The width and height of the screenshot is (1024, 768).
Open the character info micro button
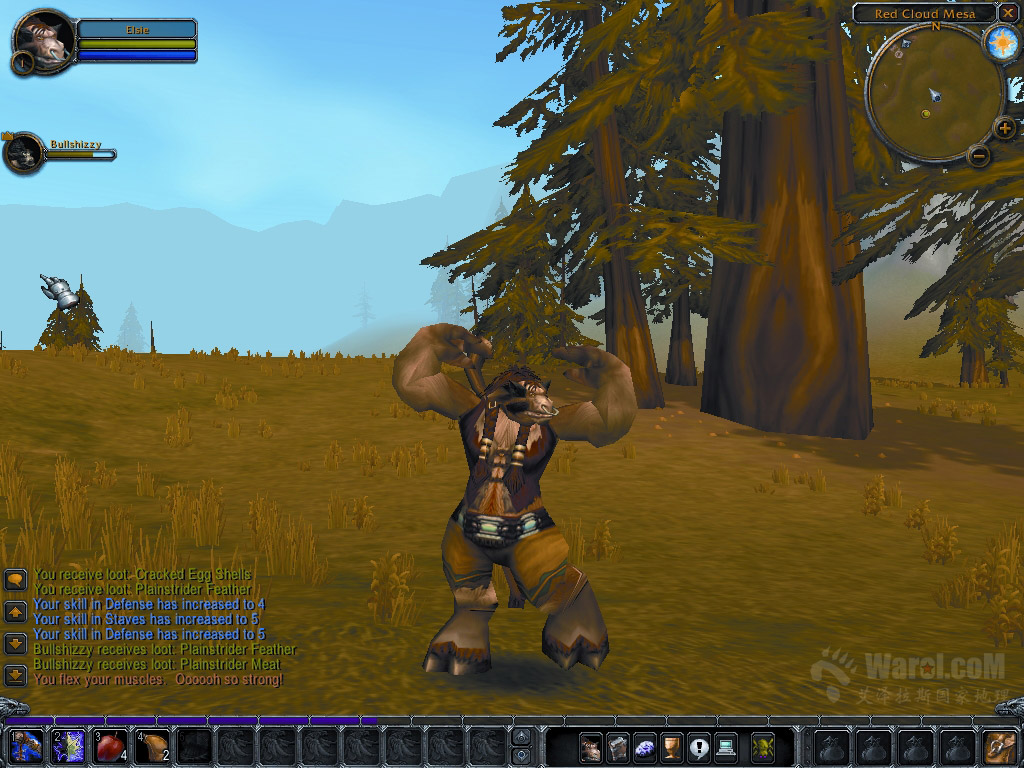coord(592,747)
